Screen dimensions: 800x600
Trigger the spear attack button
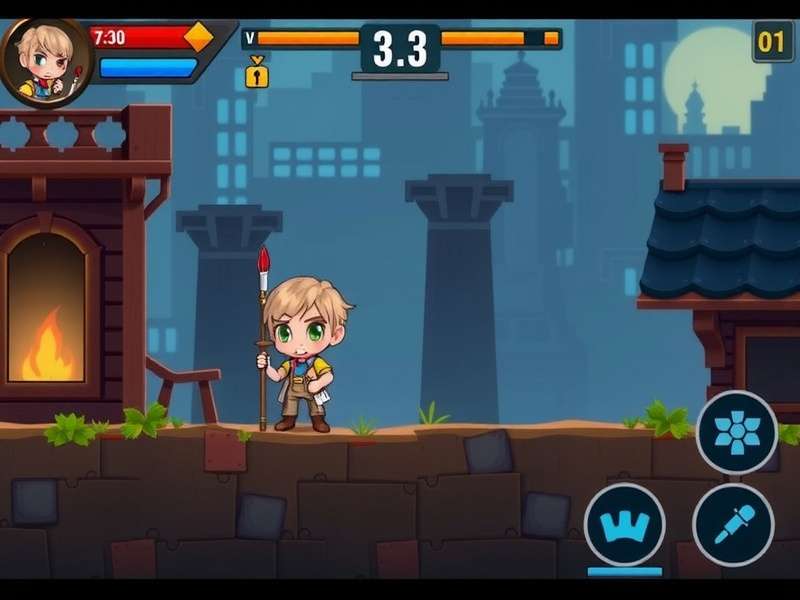pyautogui.click(x=733, y=523)
